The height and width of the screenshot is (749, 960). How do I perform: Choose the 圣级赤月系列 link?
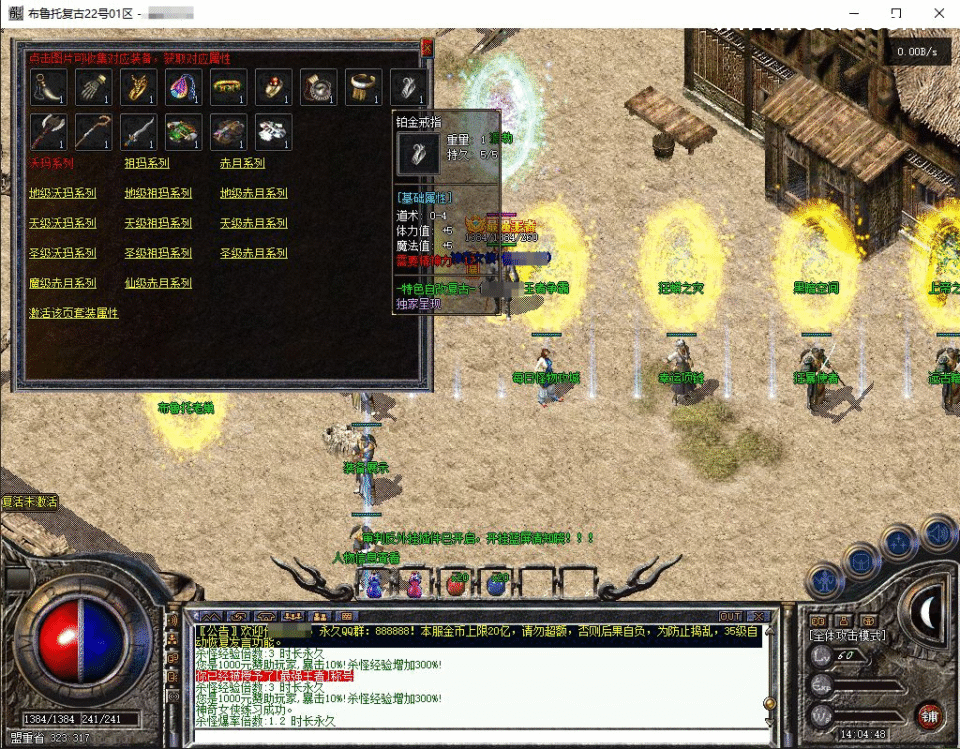pos(254,253)
